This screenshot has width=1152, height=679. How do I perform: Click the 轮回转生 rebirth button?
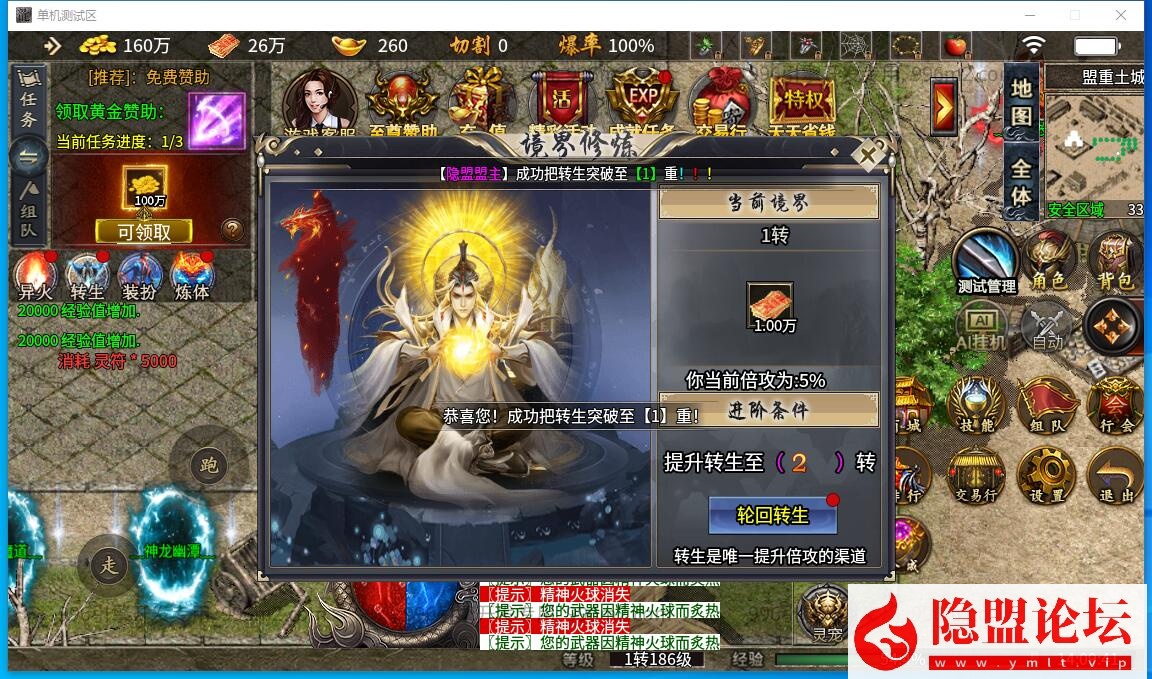(x=772, y=516)
